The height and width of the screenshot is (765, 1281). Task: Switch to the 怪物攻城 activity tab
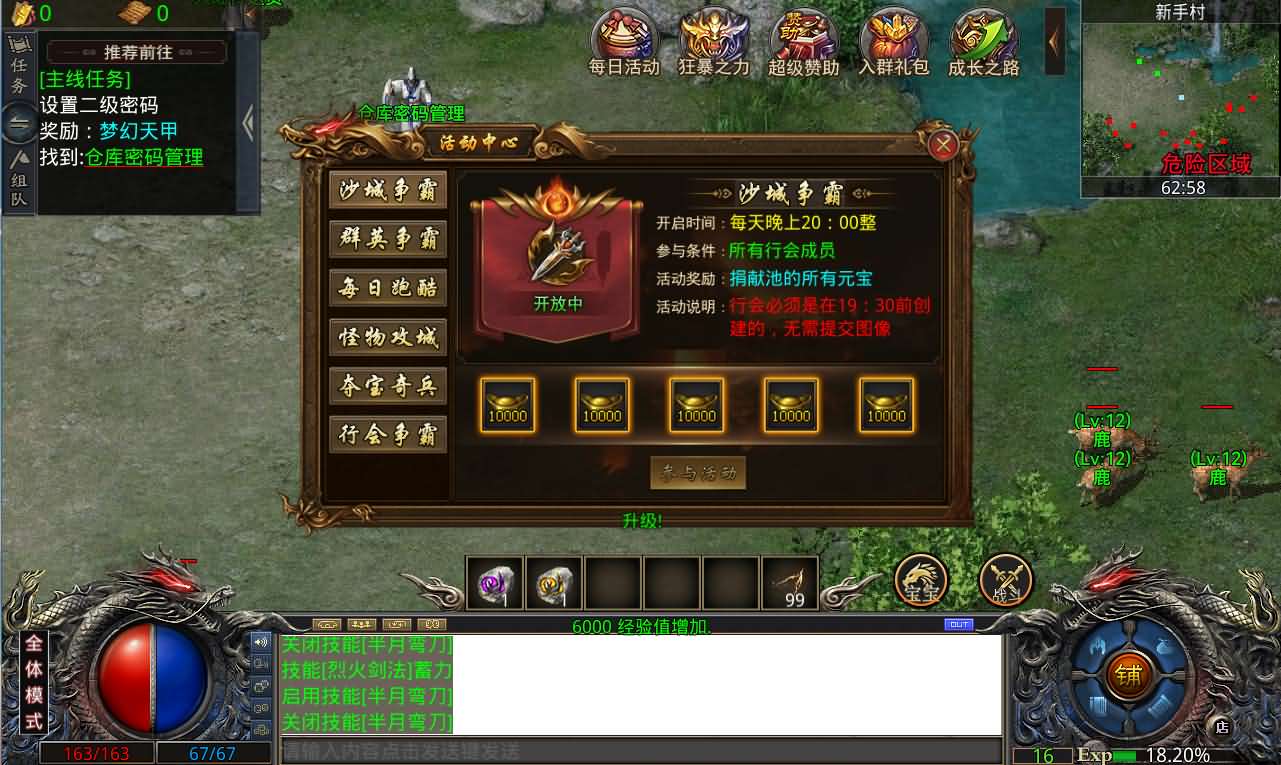(x=388, y=338)
